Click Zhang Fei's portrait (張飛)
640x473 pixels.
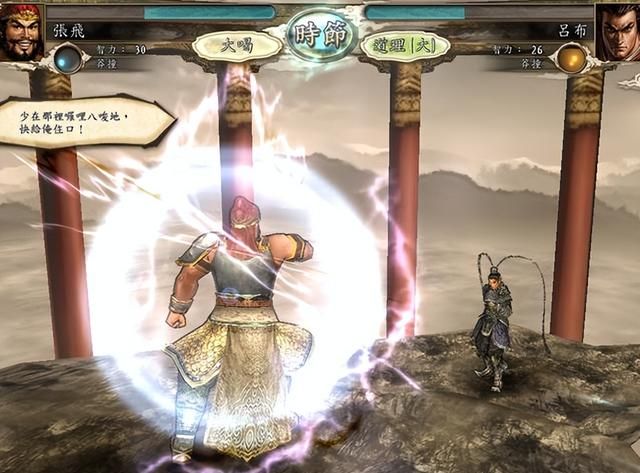click(x=22, y=30)
